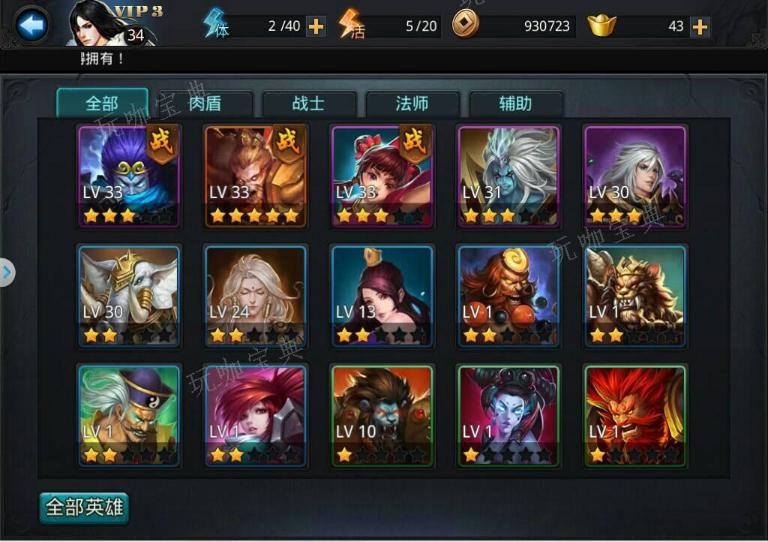Select the golden lion hero card
768x542 pixels.
point(635,296)
